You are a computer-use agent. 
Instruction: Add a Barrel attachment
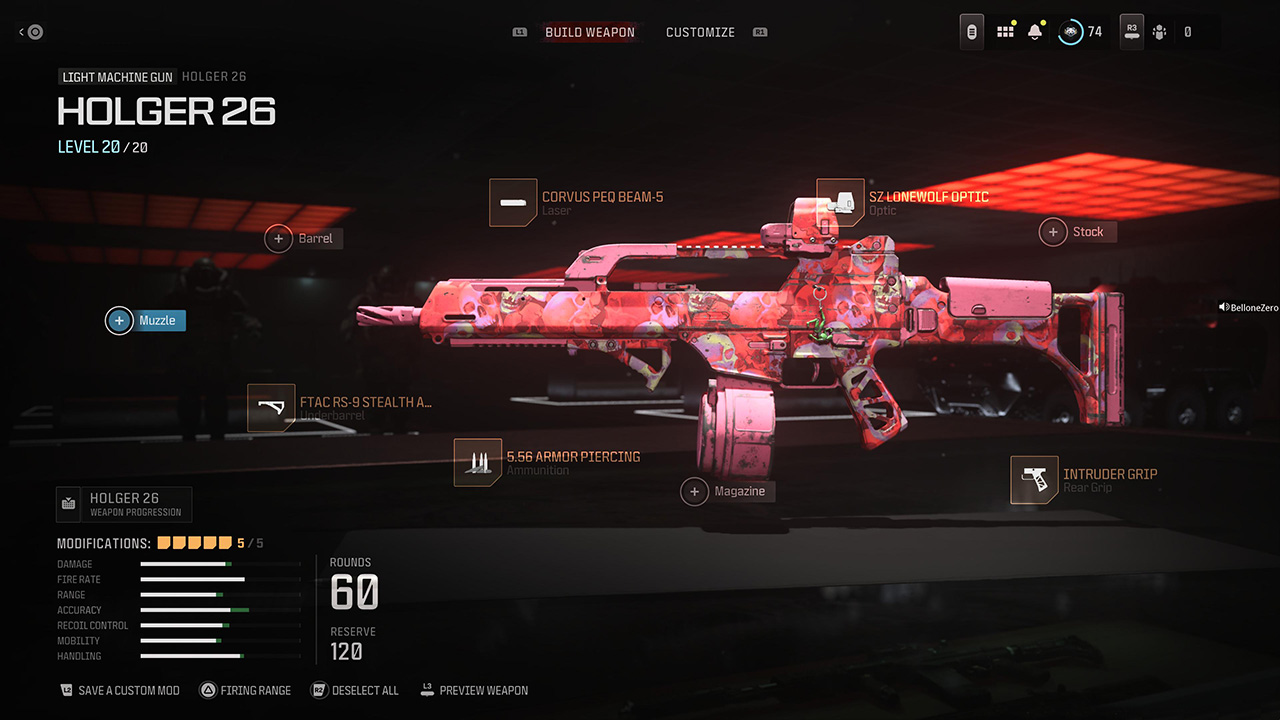point(304,238)
